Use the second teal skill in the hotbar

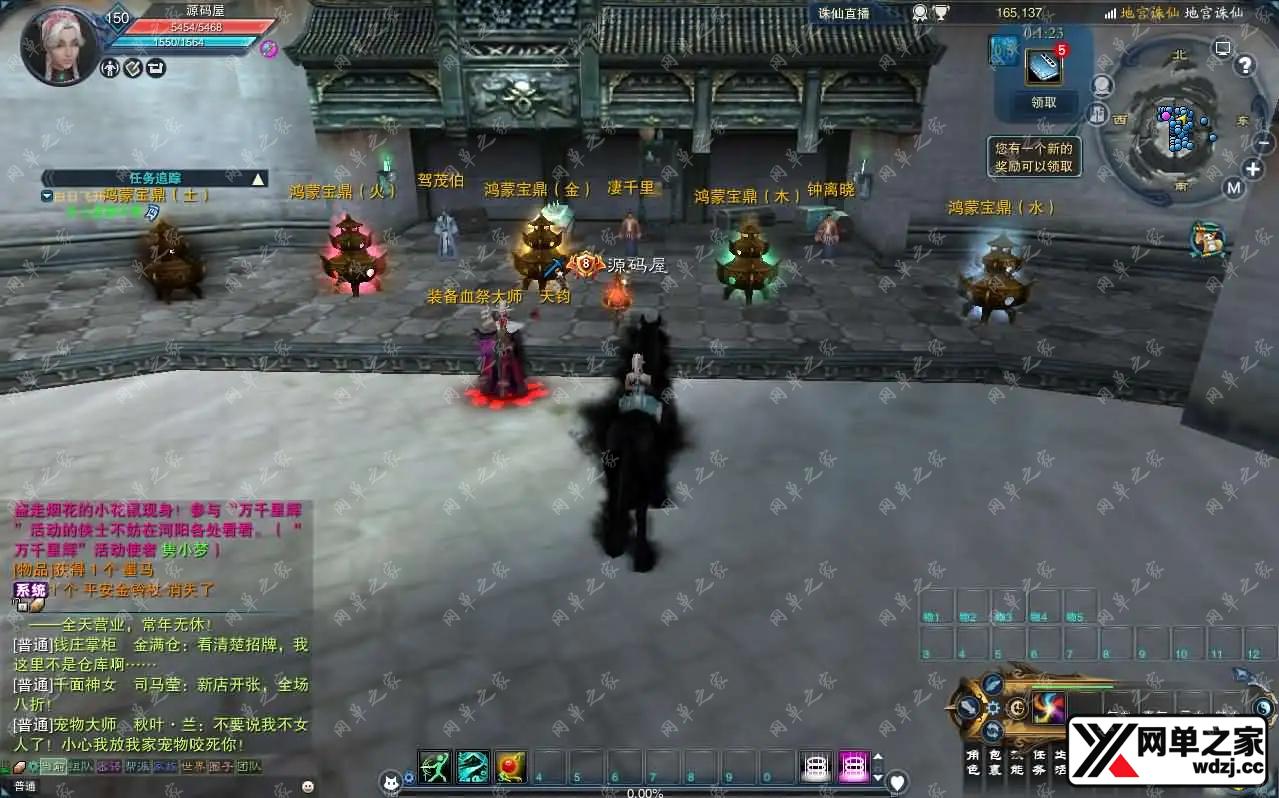click(473, 766)
